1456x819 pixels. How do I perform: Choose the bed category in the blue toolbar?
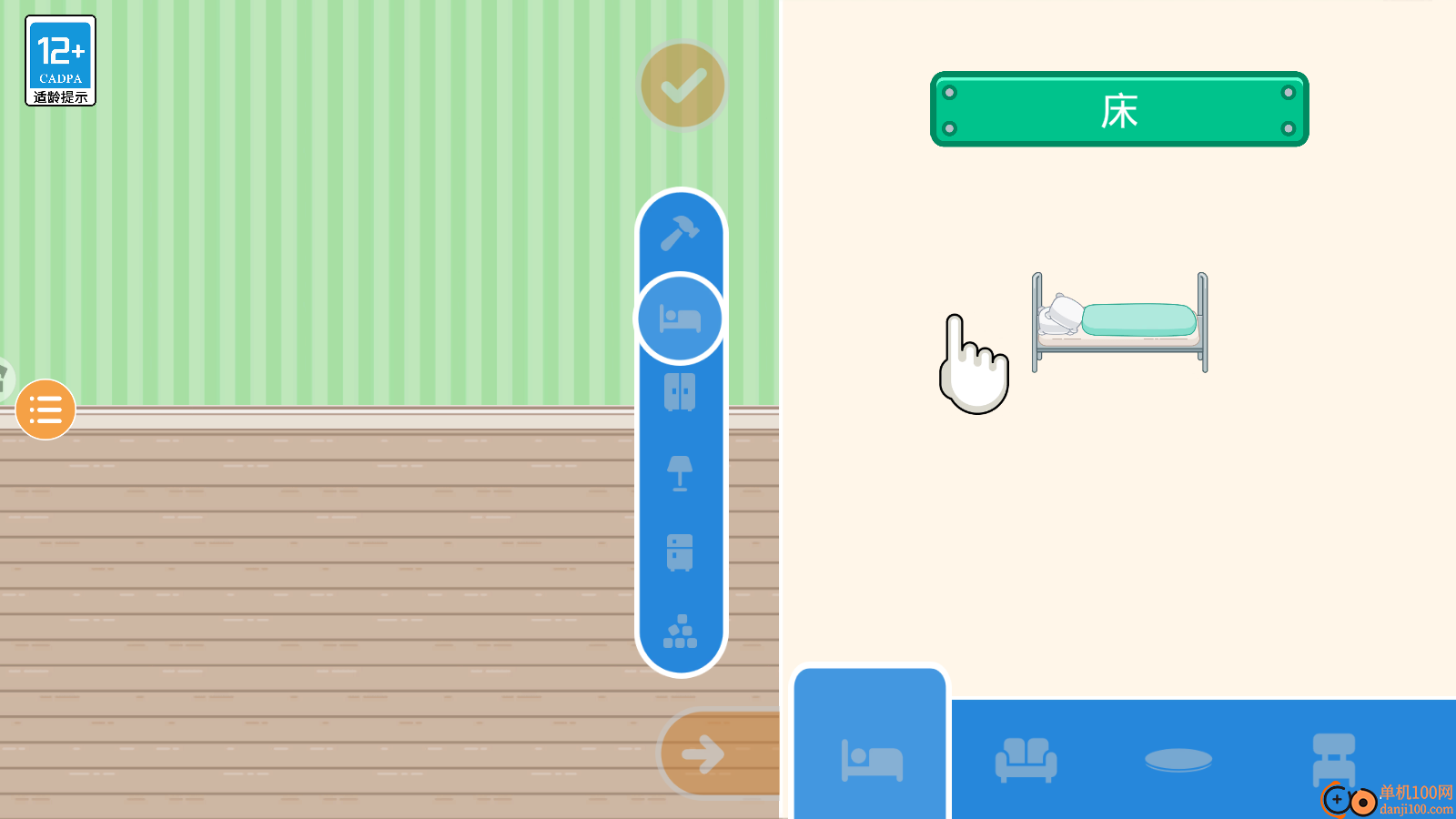click(680, 318)
